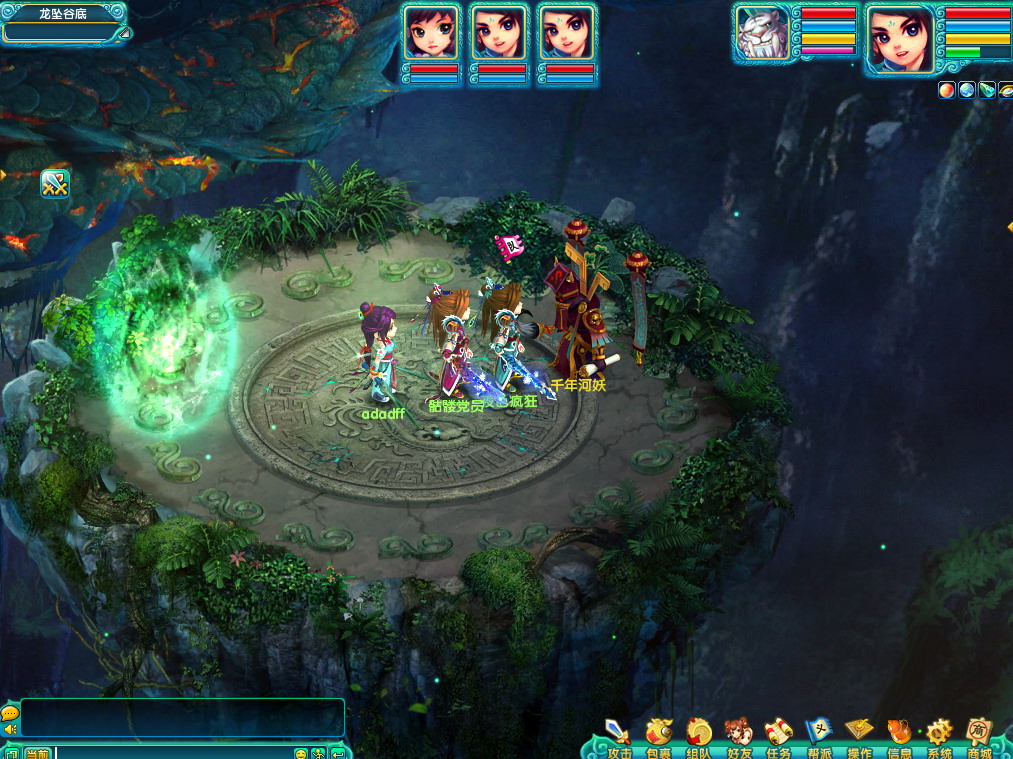Open the 任务 quest scroll

[x=779, y=736]
